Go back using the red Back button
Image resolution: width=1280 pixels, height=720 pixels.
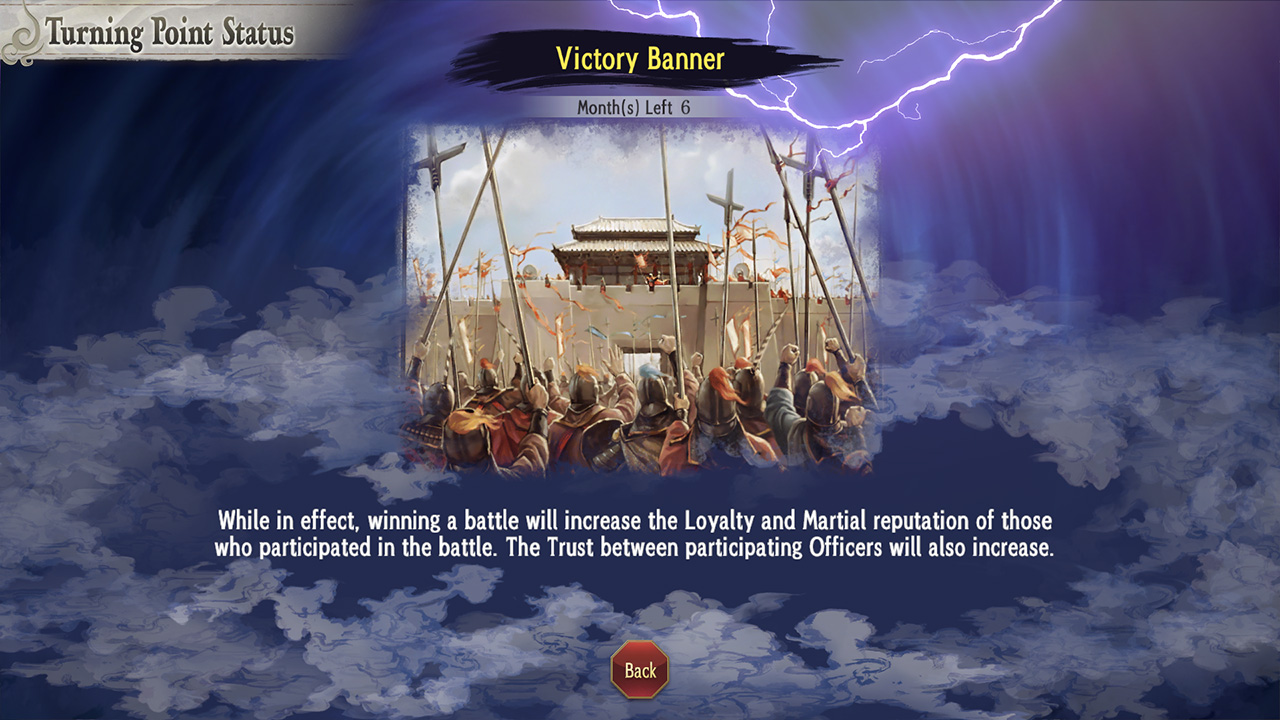(x=640, y=670)
